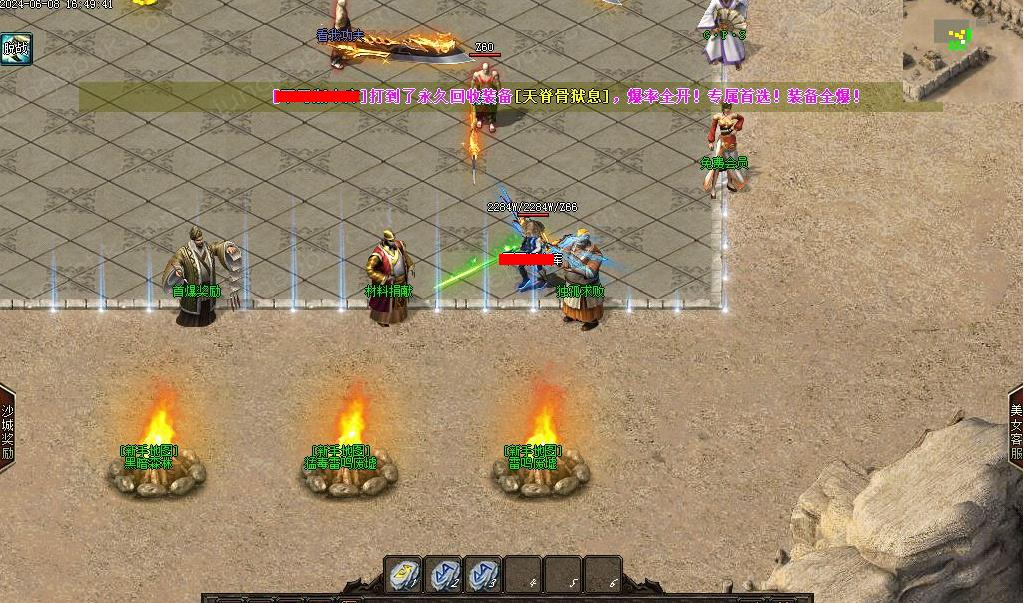Use the blue rune stone in slot 2
This screenshot has height=603, width=1025.
click(x=444, y=574)
